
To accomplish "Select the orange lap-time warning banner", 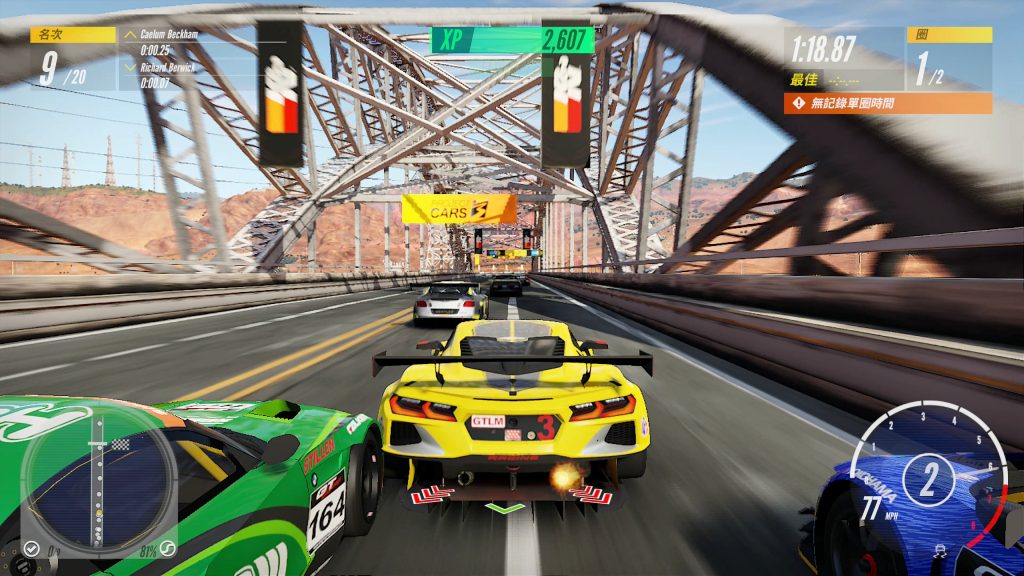I will tap(888, 103).
